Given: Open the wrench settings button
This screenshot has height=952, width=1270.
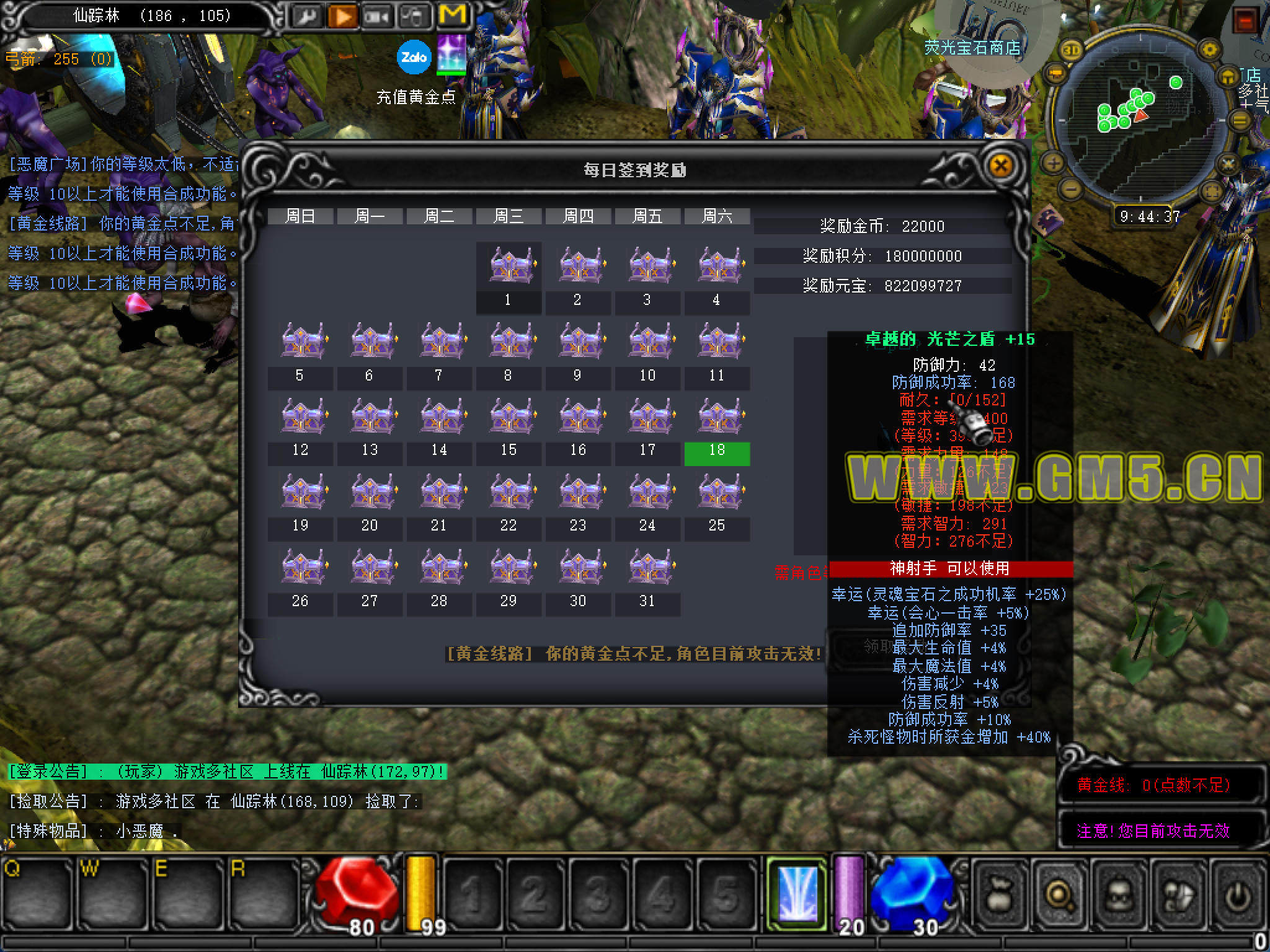Looking at the screenshot, I should 305,17.
